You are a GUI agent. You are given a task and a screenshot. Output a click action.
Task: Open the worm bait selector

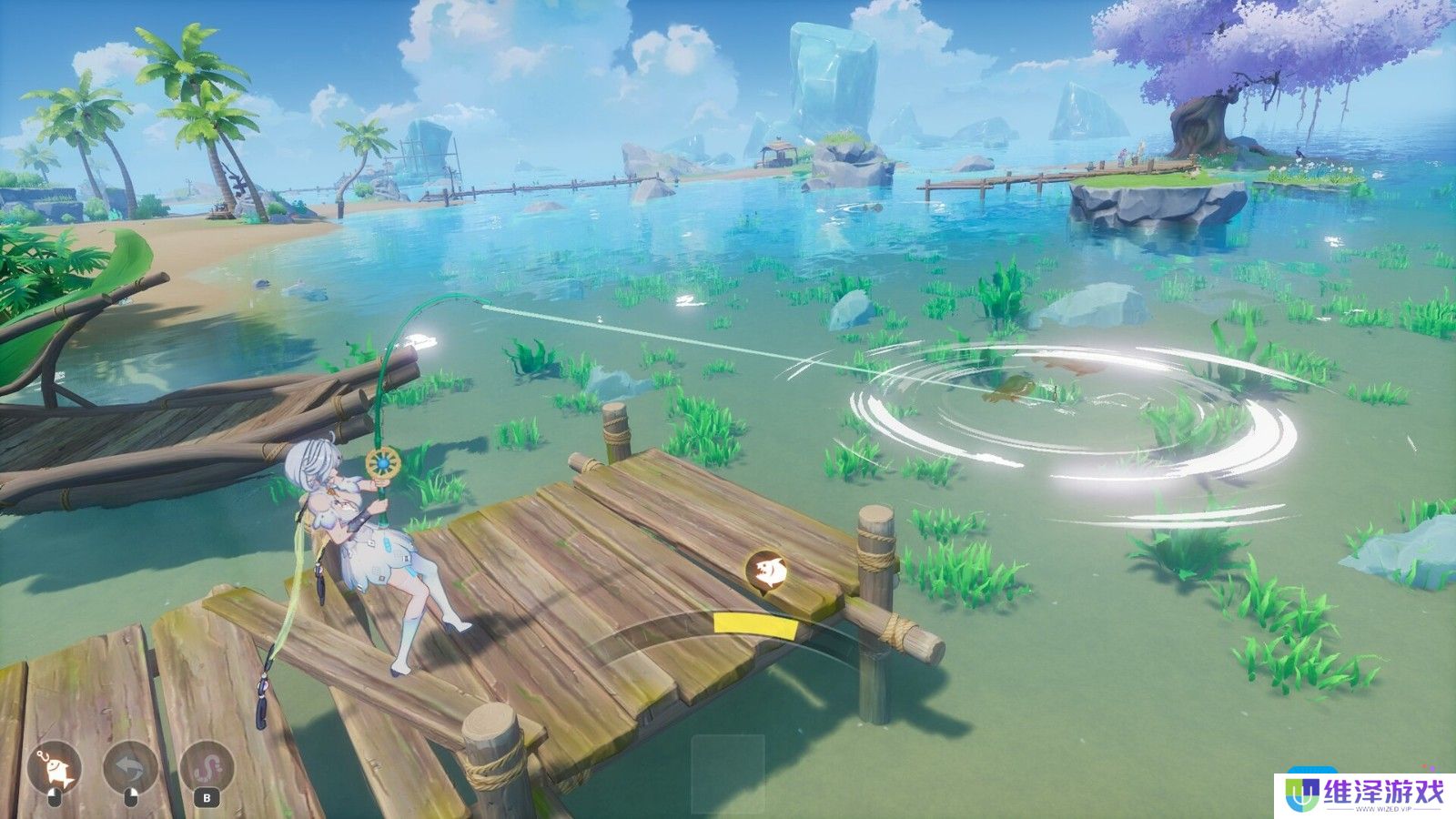(x=207, y=770)
